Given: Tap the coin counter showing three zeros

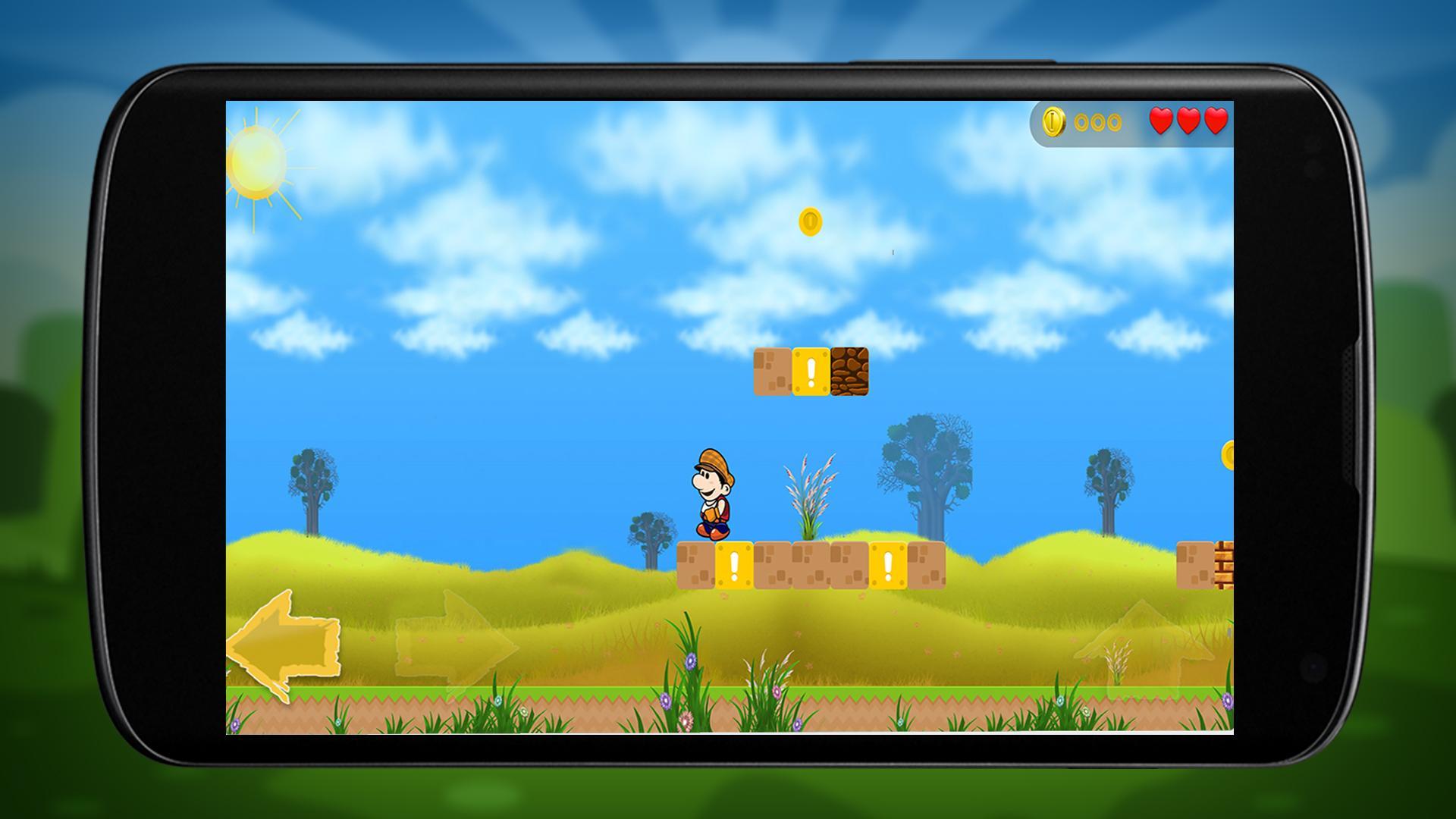Looking at the screenshot, I should (1098, 121).
